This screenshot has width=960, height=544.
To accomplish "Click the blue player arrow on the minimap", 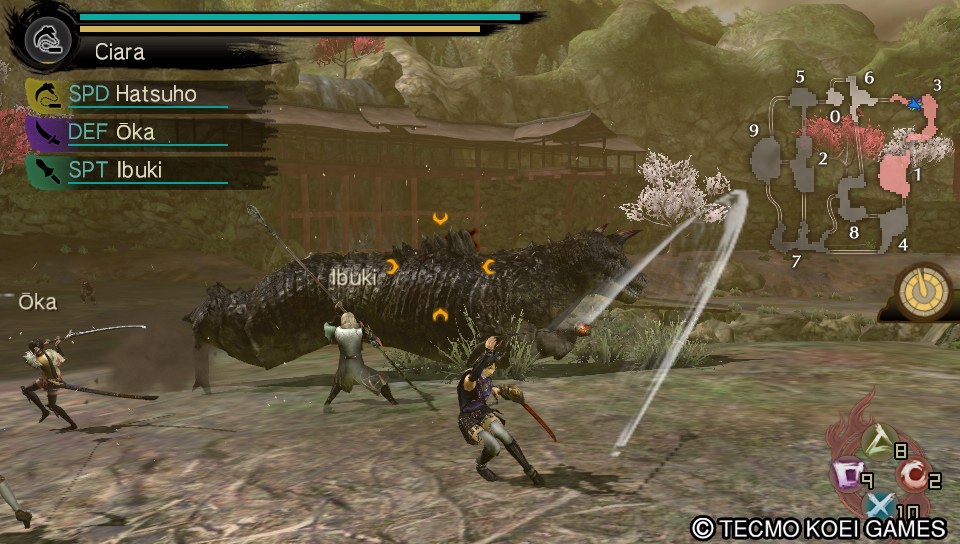I will [913, 102].
